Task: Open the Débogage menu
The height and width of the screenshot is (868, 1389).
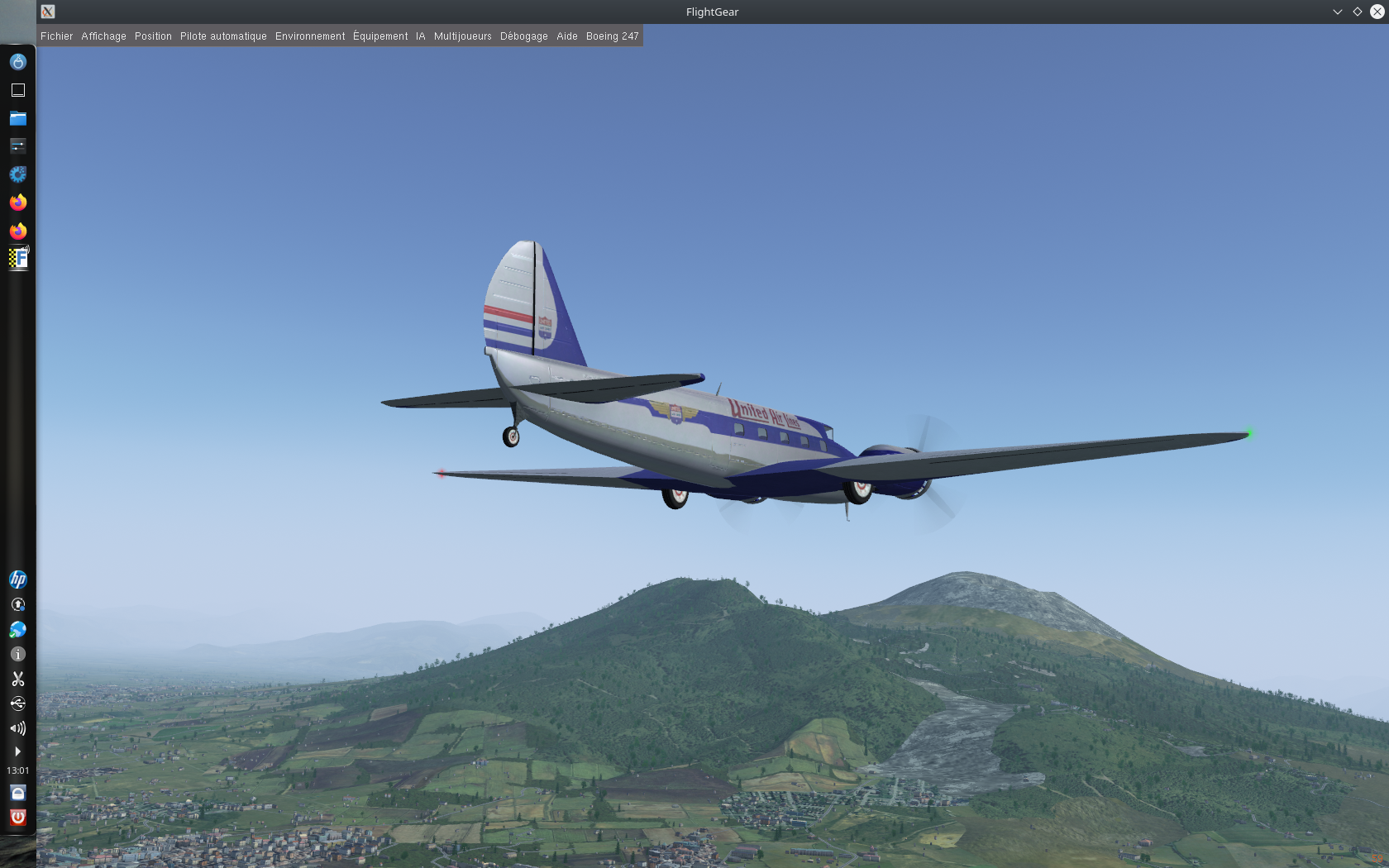Action: pyautogui.click(x=523, y=36)
